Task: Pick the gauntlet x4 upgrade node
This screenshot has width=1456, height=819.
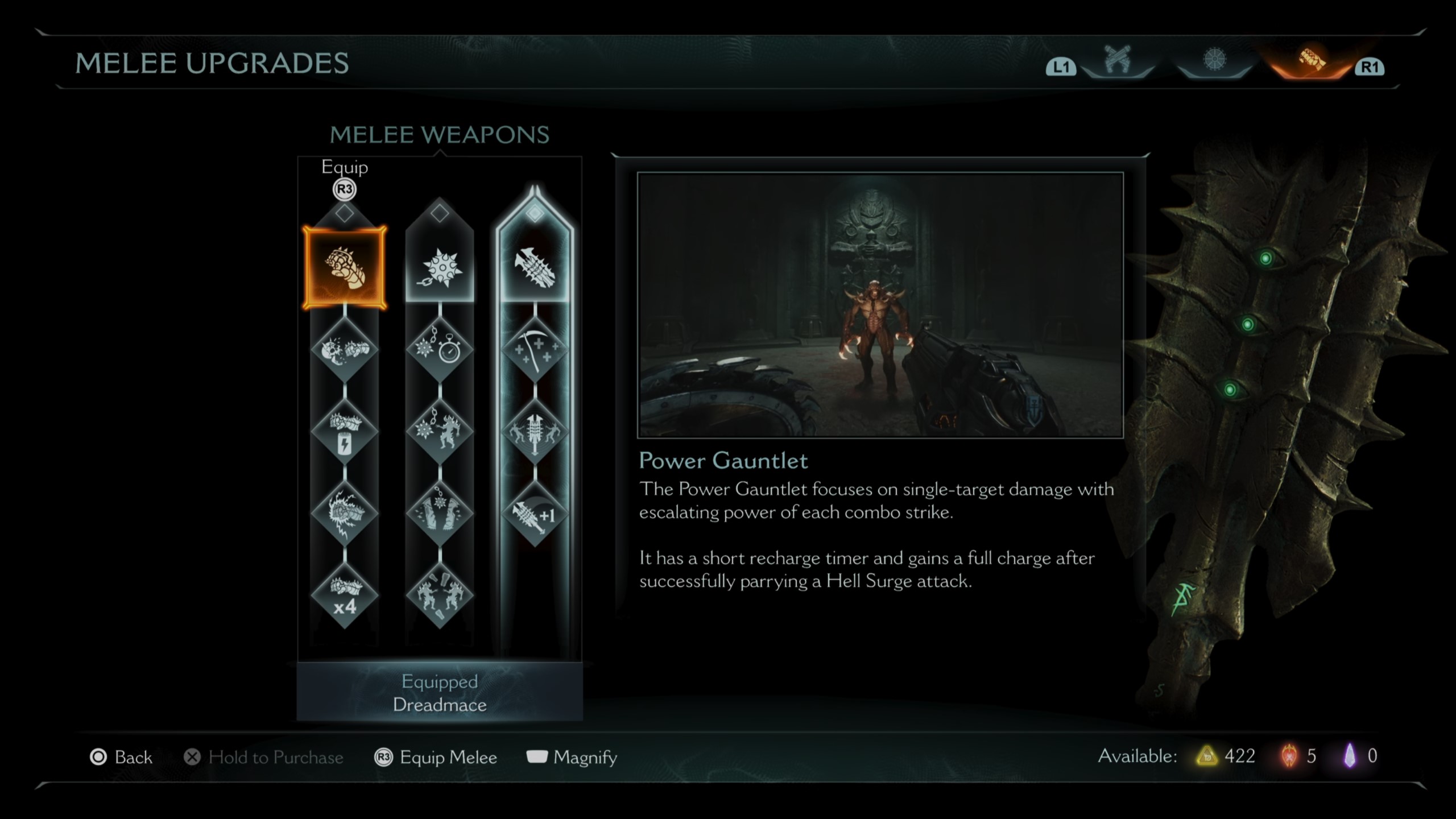Action: point(345,596)
